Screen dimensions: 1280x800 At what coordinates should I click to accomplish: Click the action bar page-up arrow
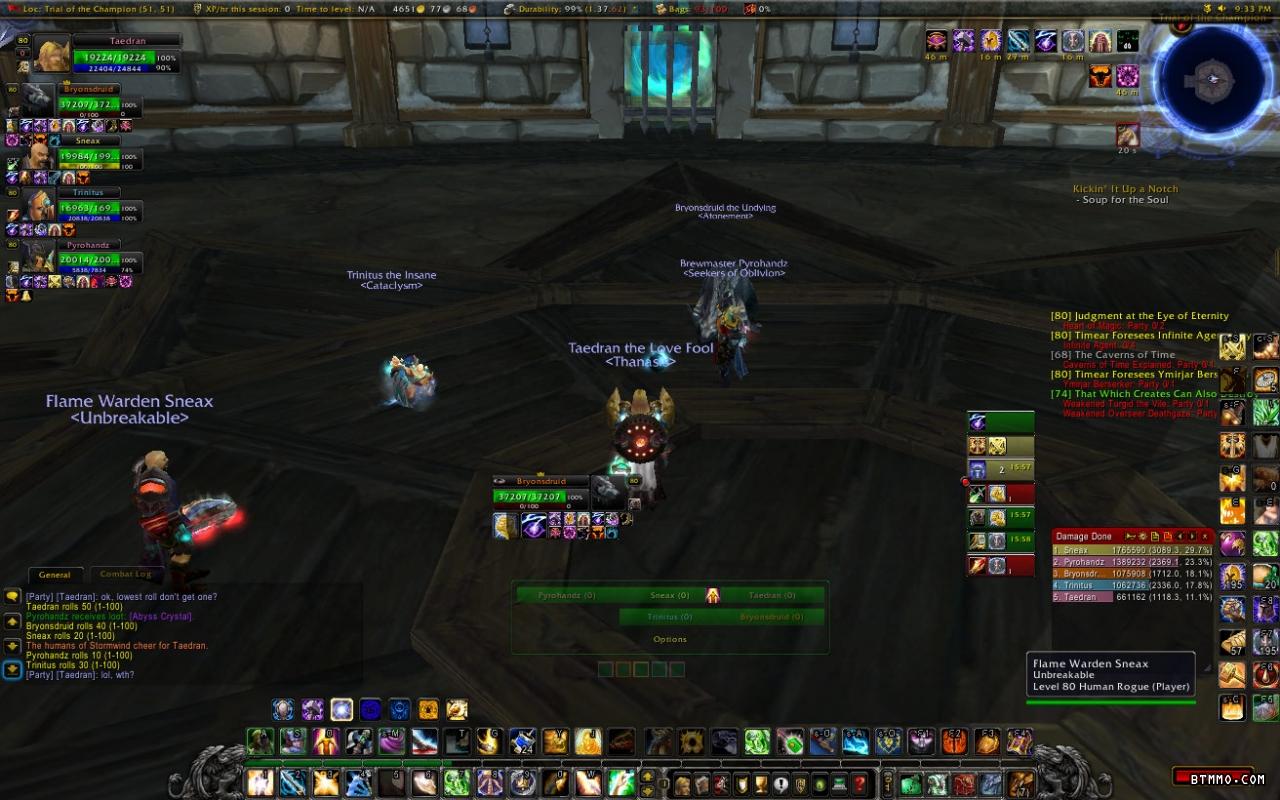(647, 777)
